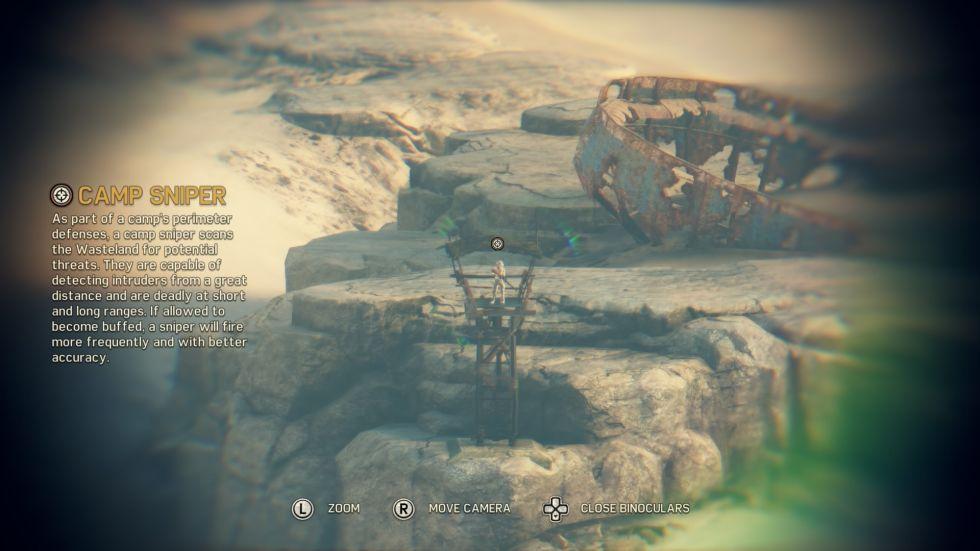980x551 pixels.
Task: Click the Camp Sniper crosshair icon beside the title
Action: pyautogui.click(x=62, y=195)
